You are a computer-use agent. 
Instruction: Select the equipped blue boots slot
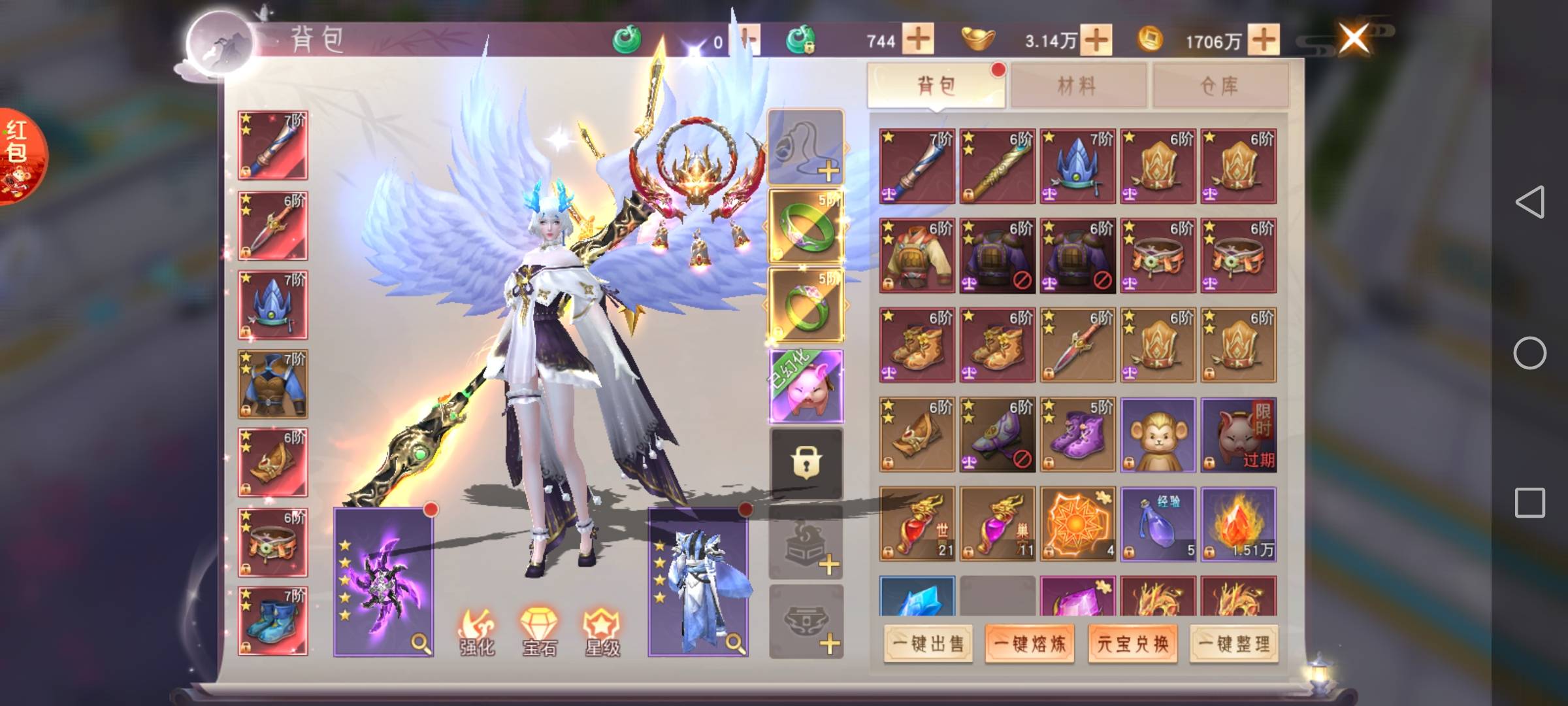pyautogui.click(x=272, y=621)
